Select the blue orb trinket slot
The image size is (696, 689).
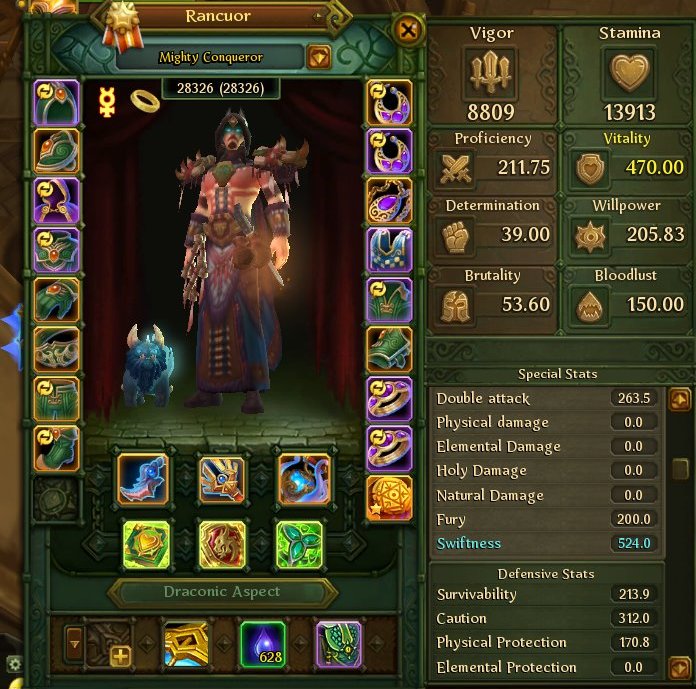click(x=304, y=478)
